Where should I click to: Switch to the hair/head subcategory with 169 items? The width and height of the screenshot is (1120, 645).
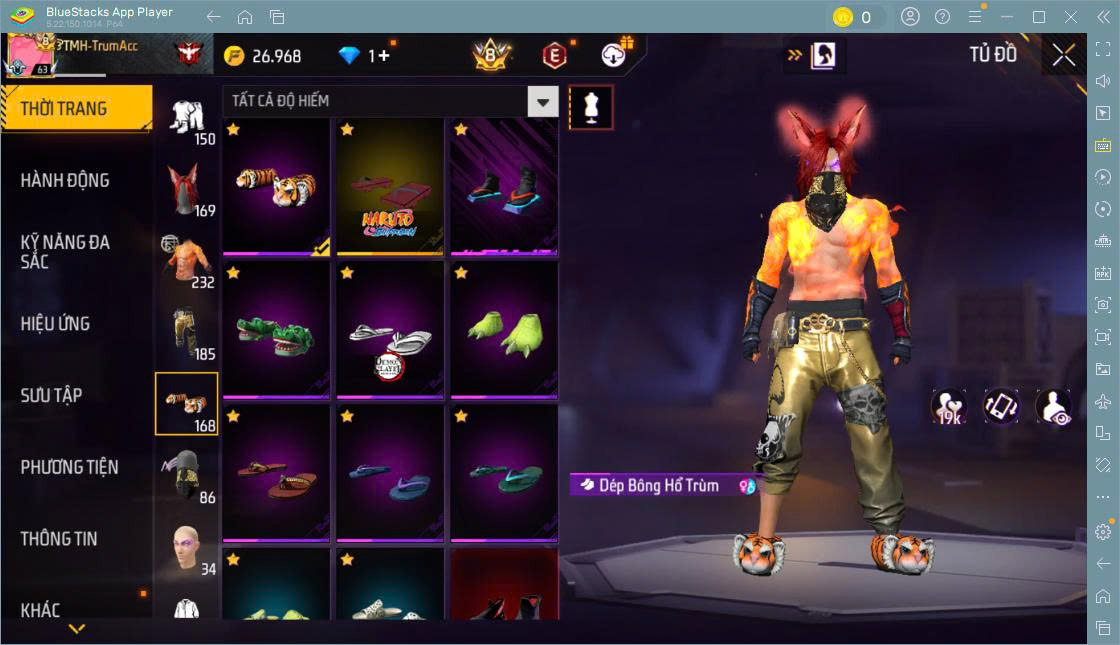186,190
